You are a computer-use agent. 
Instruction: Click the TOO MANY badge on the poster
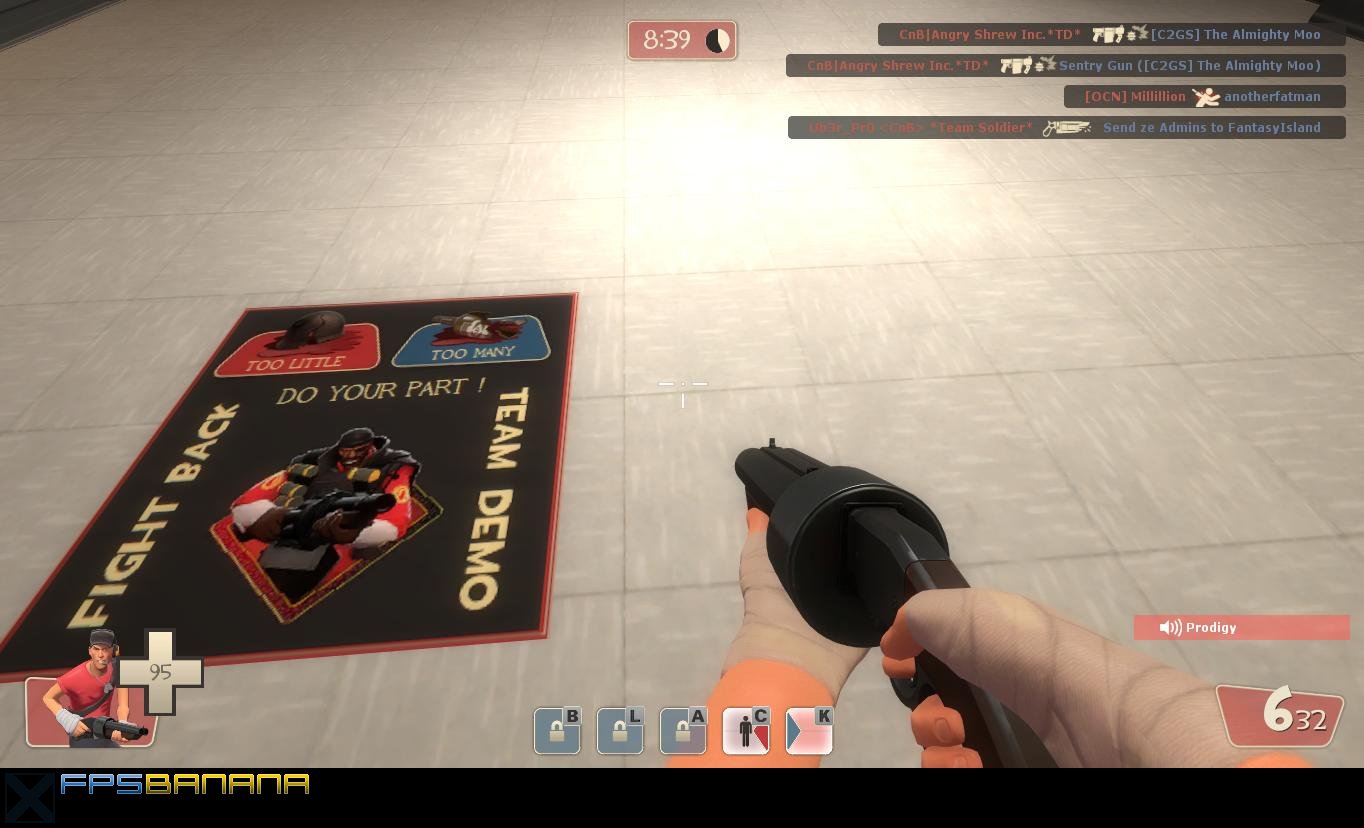pyautogui.click(x=470, y=340)
